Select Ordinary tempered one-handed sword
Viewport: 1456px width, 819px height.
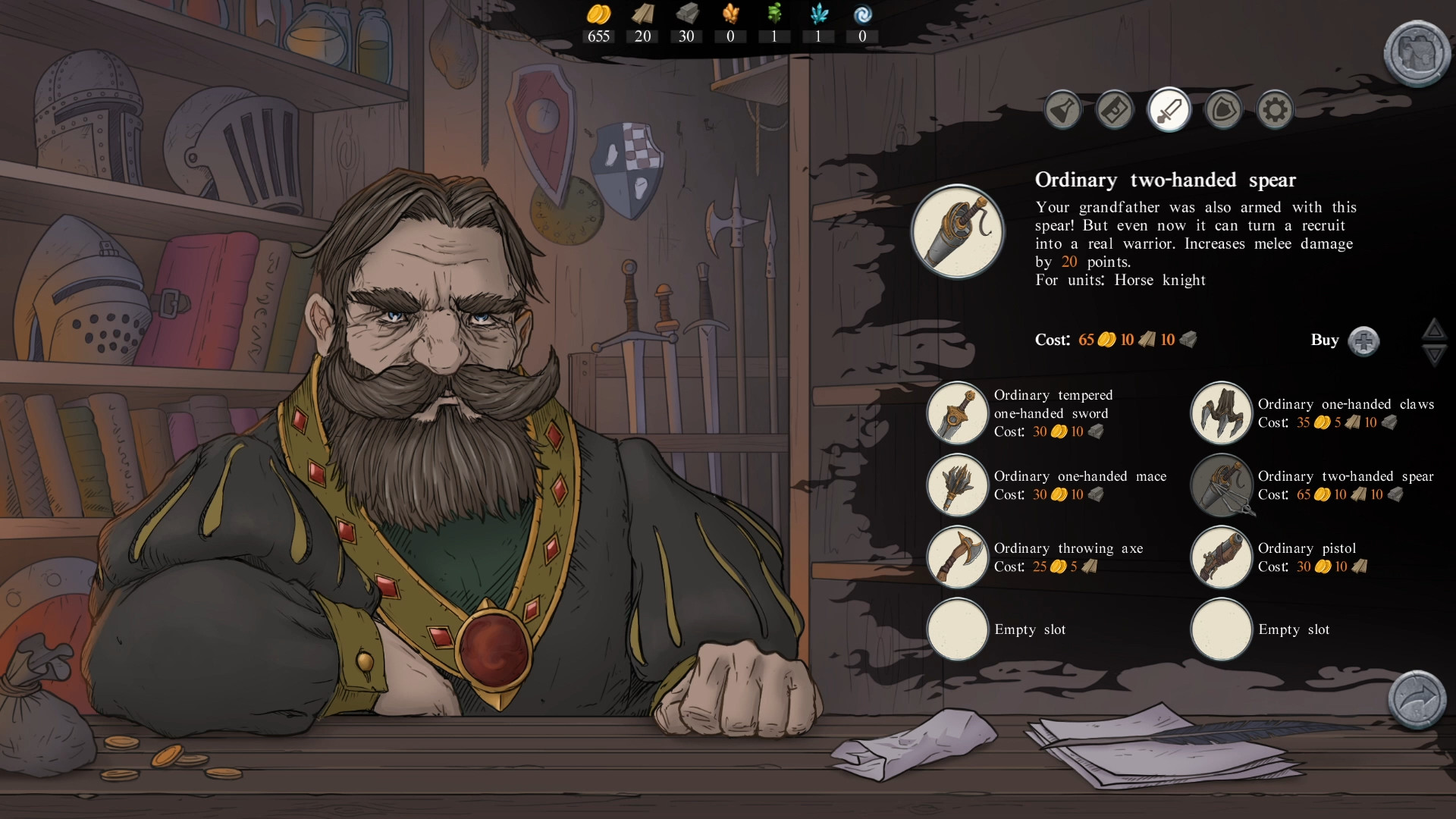(x=958, y=413)
